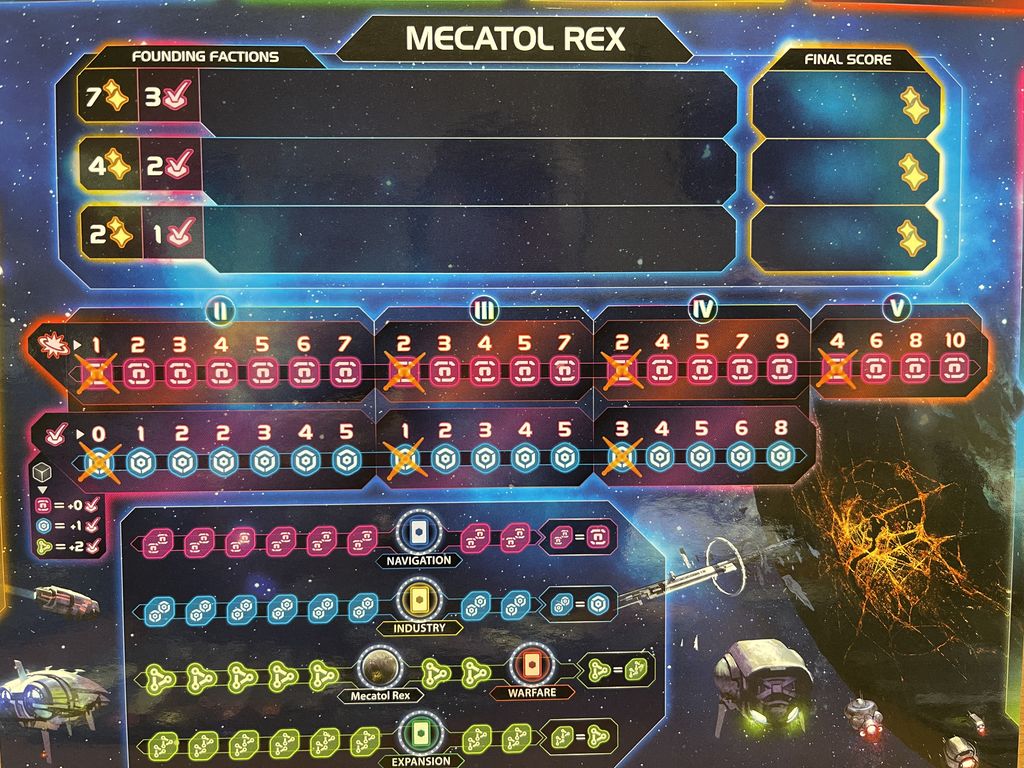1024x768 pixels.
Task: Choose the red Warfare card icon
Action: point(529,664)
